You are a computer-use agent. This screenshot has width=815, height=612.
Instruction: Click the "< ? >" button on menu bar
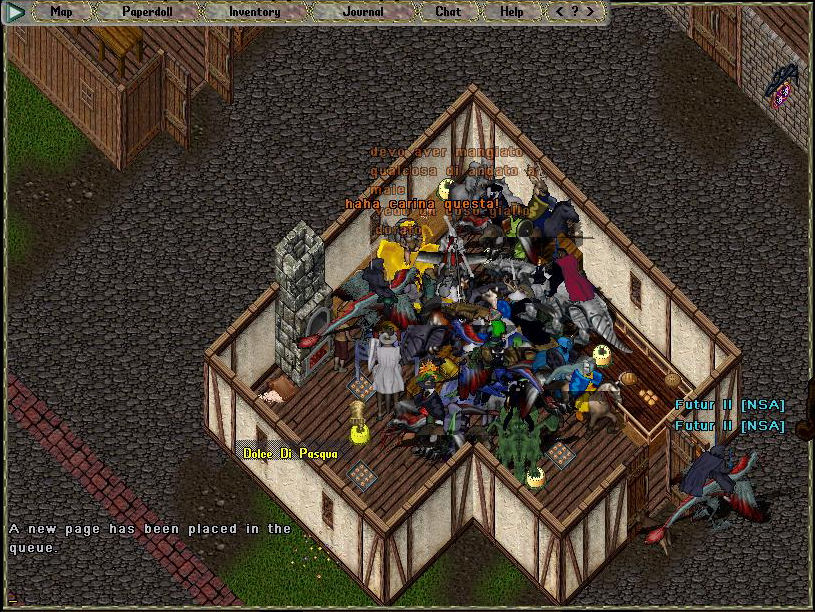tap(575, 12)
